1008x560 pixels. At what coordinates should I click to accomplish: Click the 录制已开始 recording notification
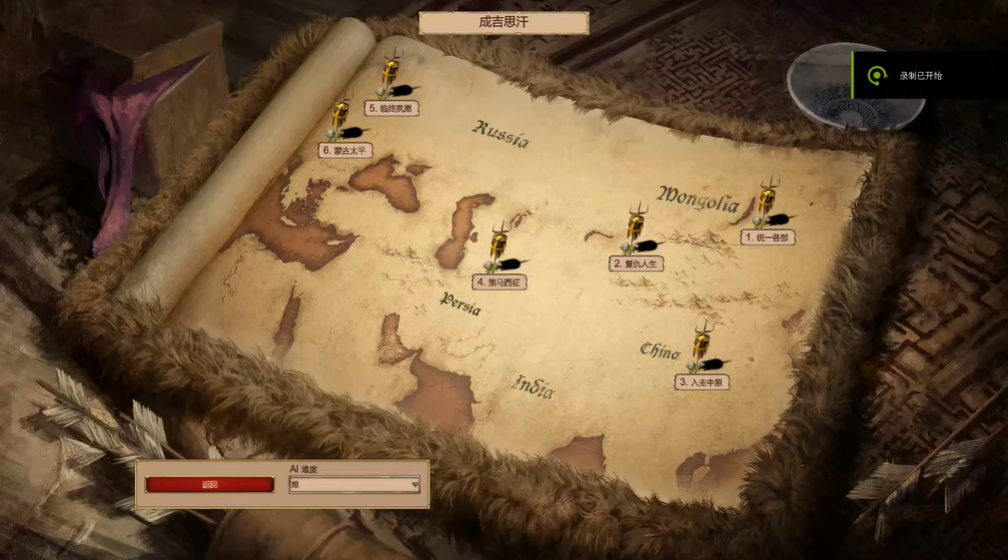pyautogui.click(x=920, y=76)
